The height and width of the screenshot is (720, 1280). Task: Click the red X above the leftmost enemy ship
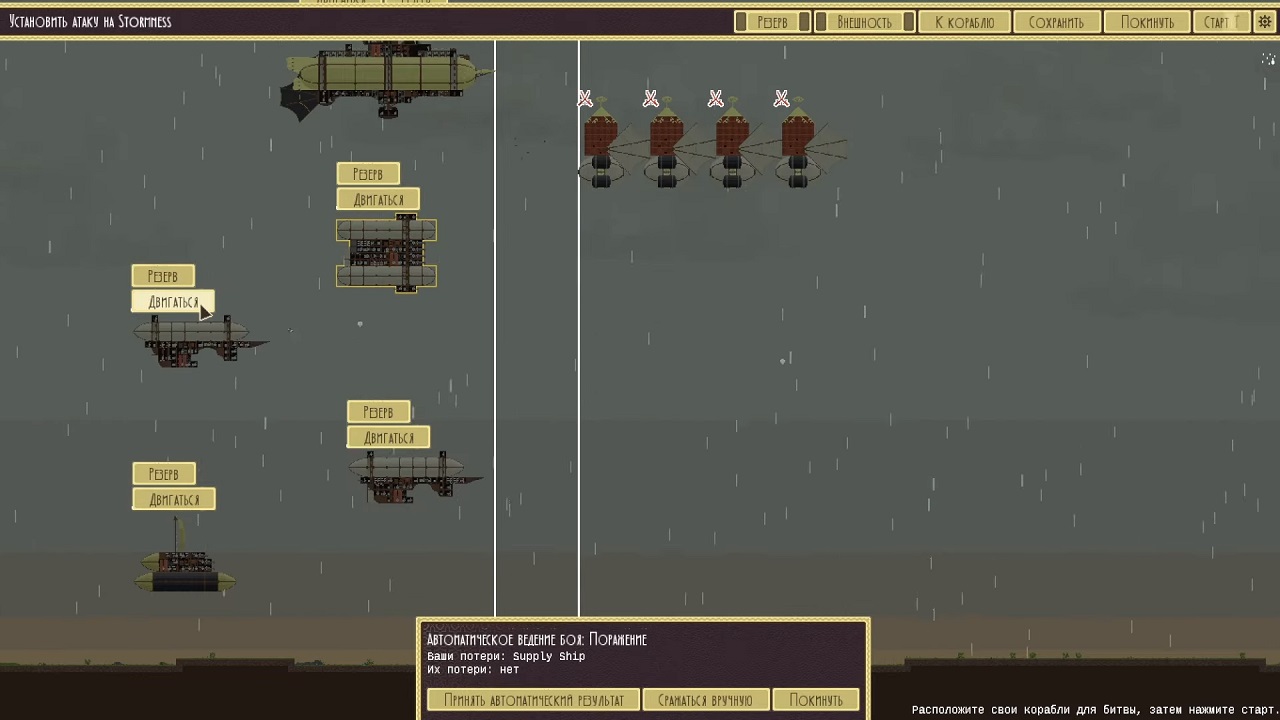coord(585,98)
